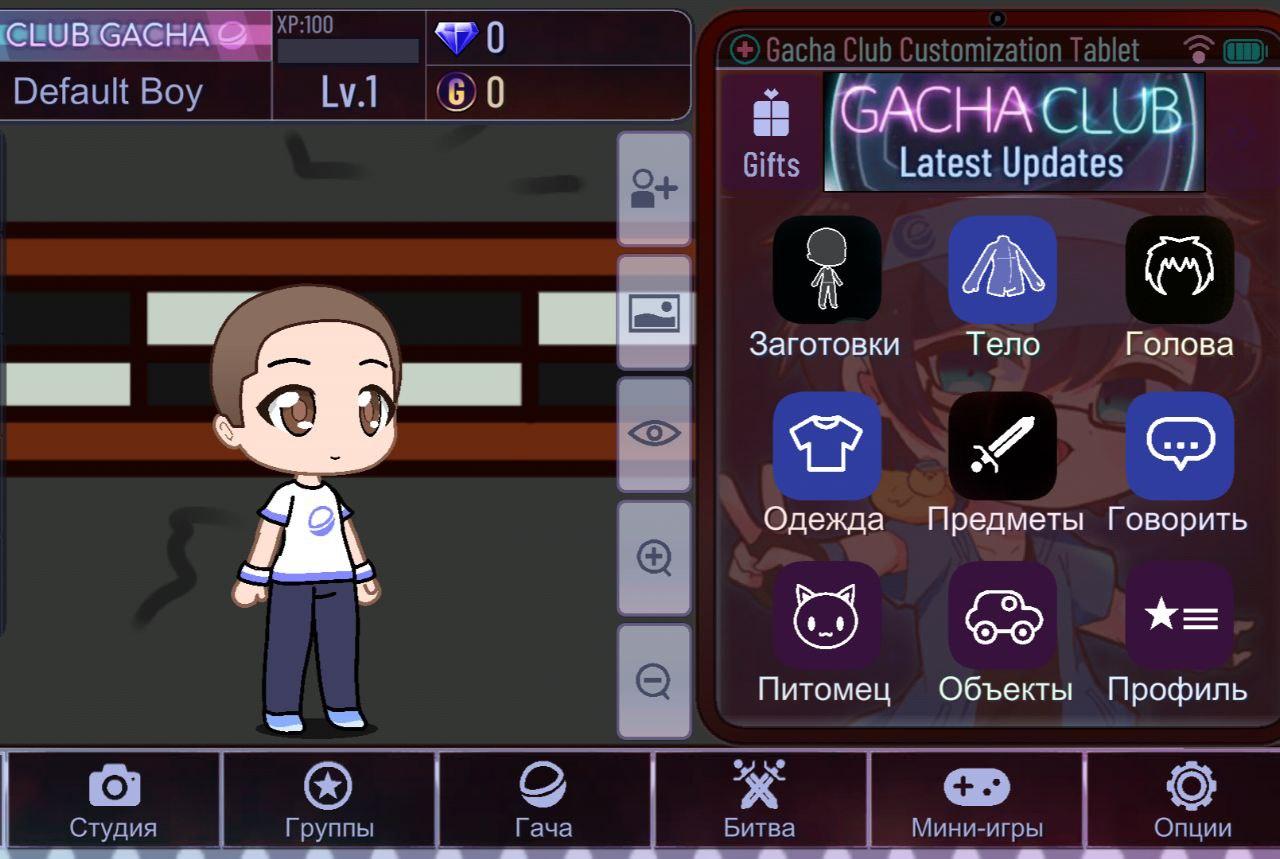Select the Питомец cat icon
The image size is (1280, 859).
click(827, 618)
